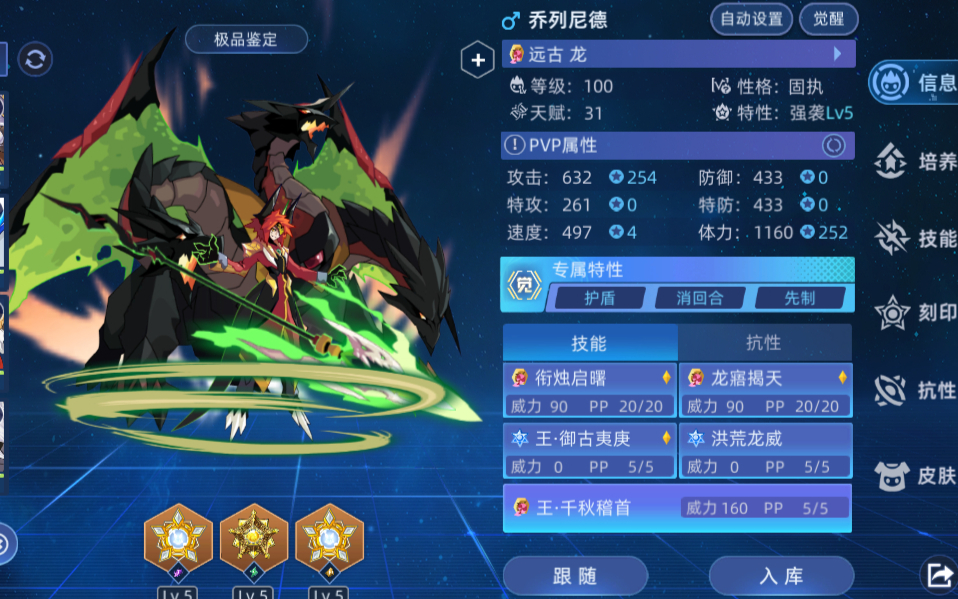Select the skill 衔烛启曙
This screenshot has height=599, width=958.
(x=590, y=391)
